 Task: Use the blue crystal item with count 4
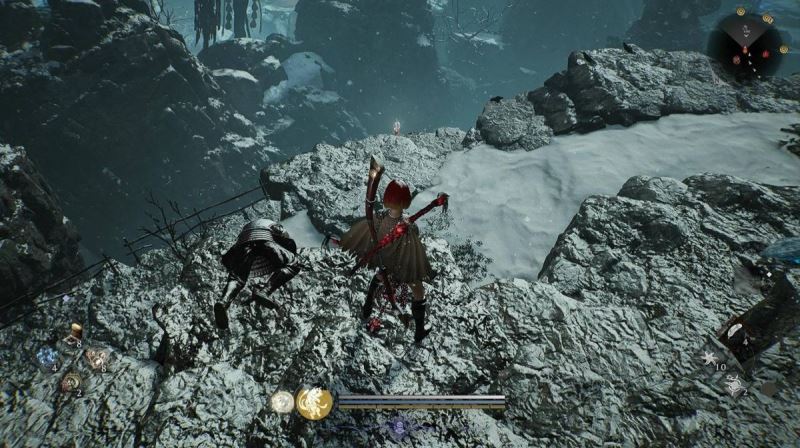(46, 356)
